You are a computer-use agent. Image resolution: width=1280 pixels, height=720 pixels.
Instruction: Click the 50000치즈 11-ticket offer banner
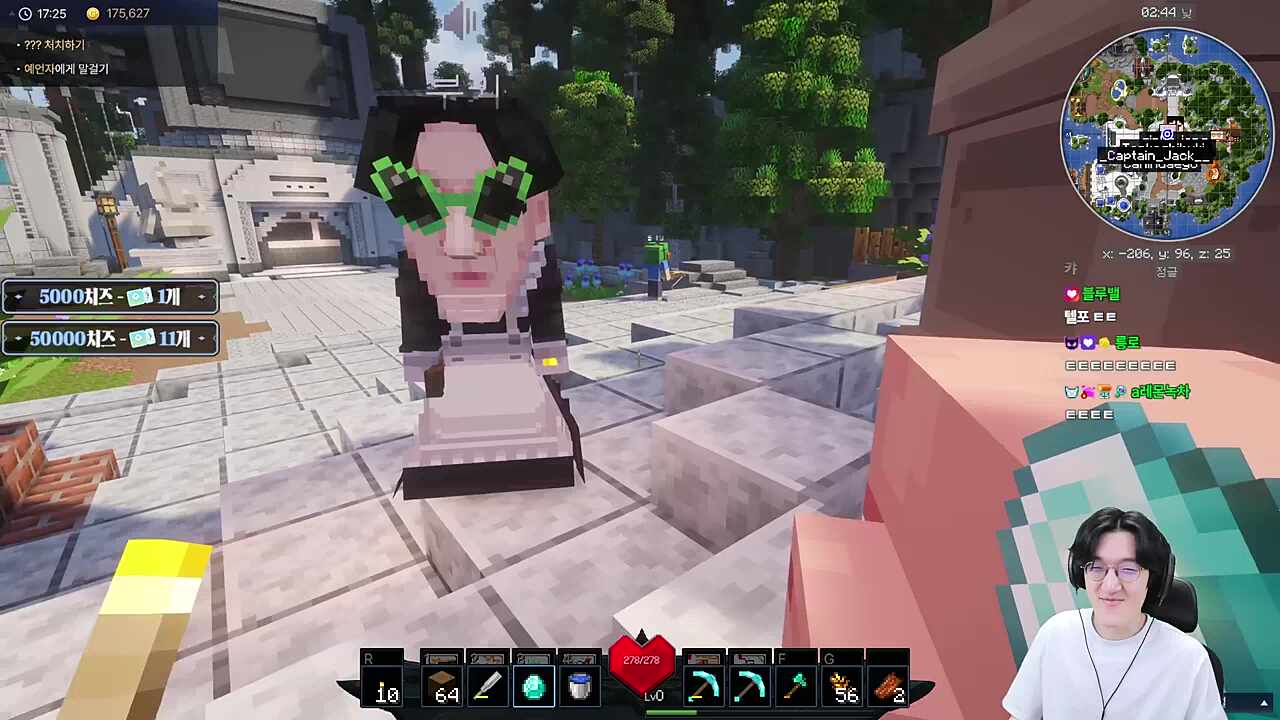click(x=110, y=339)
